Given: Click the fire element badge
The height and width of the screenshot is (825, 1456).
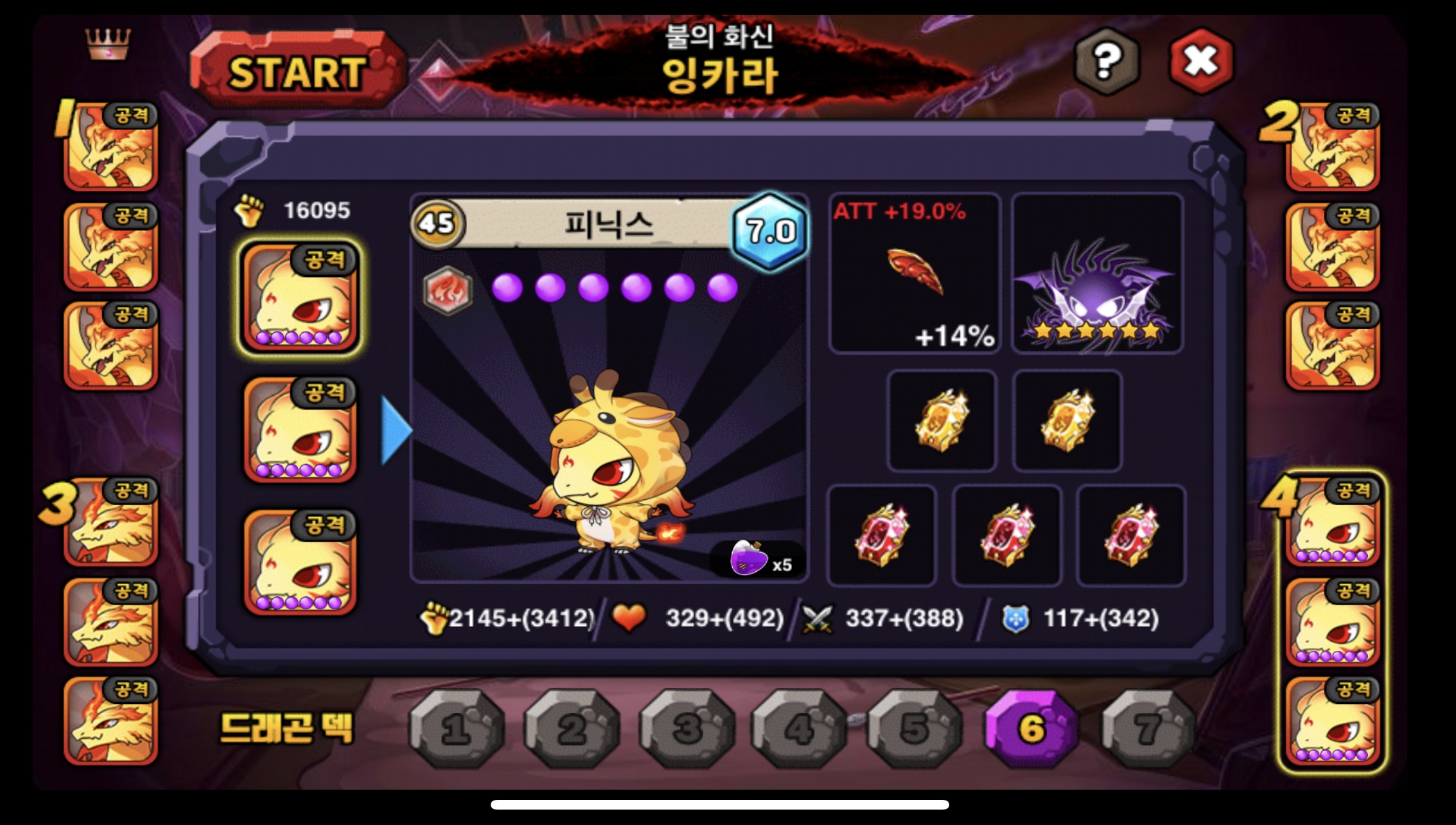Looking at the screenshot, I should click(448, 290).
